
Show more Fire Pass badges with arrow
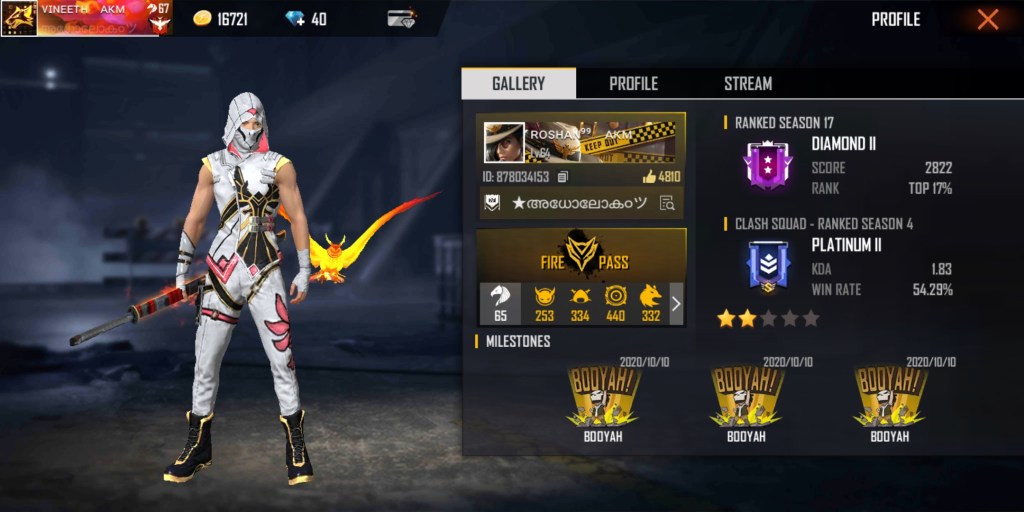pyautogui.click(x=676, y=304)
